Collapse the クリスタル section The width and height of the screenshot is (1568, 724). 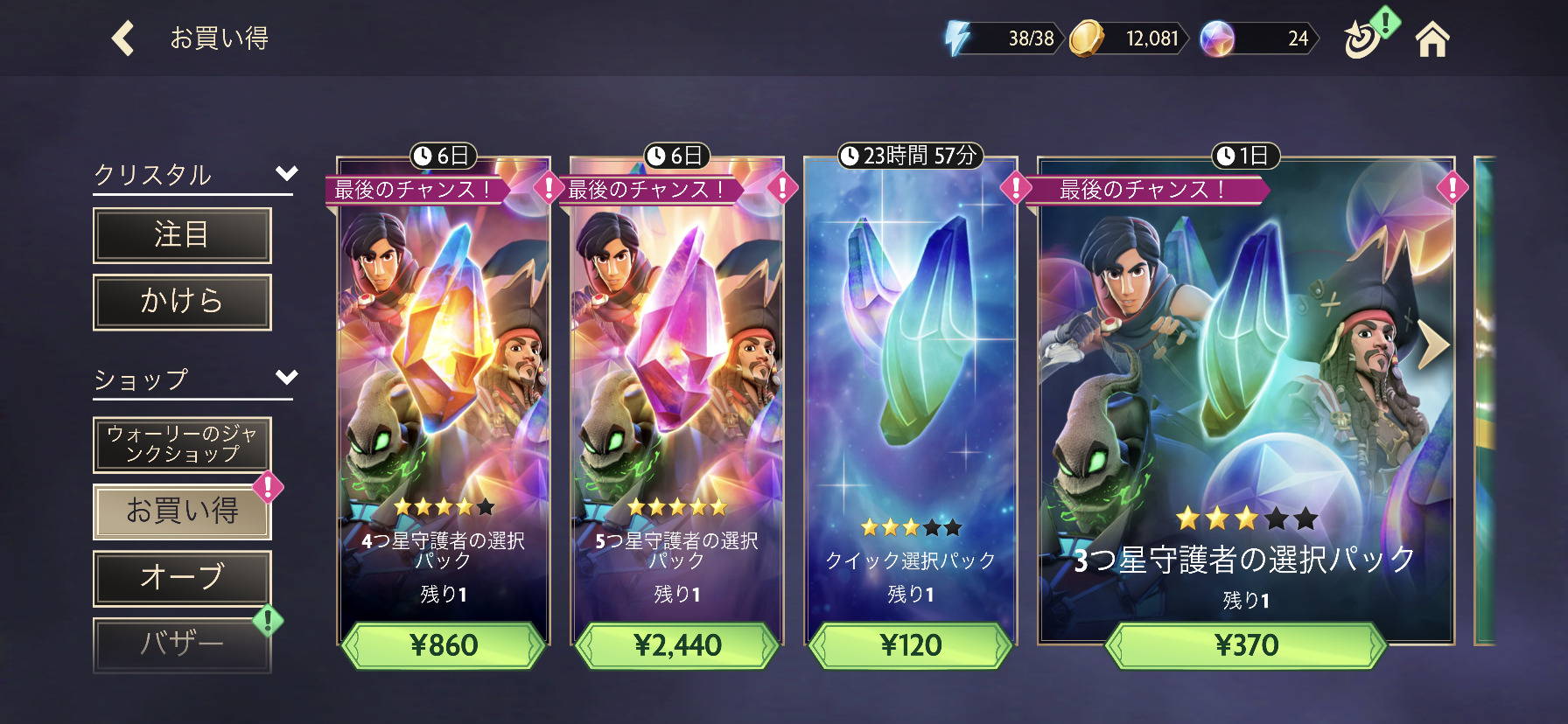286,173
